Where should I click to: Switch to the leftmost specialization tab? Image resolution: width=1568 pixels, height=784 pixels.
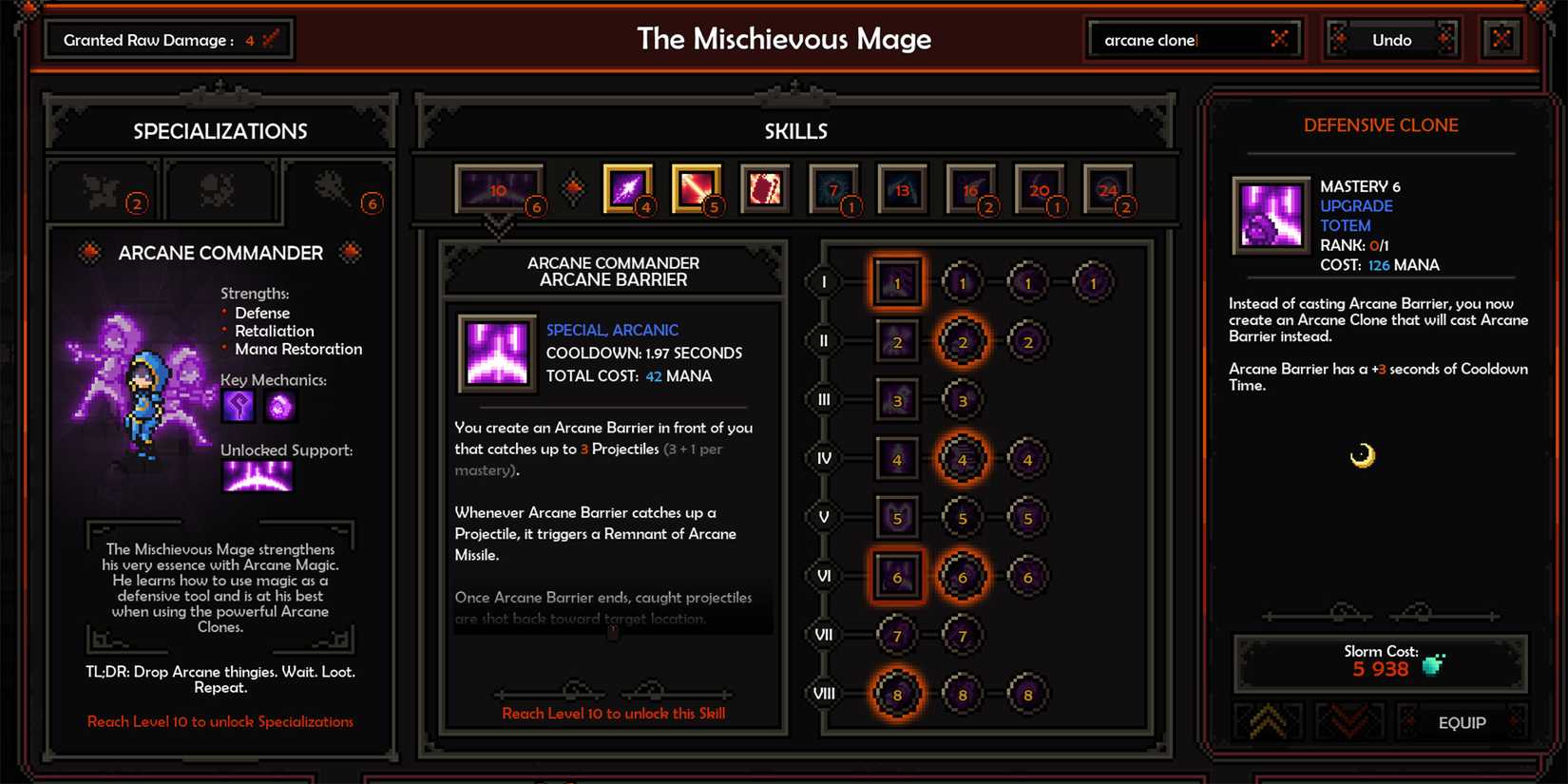coord(103,190)
